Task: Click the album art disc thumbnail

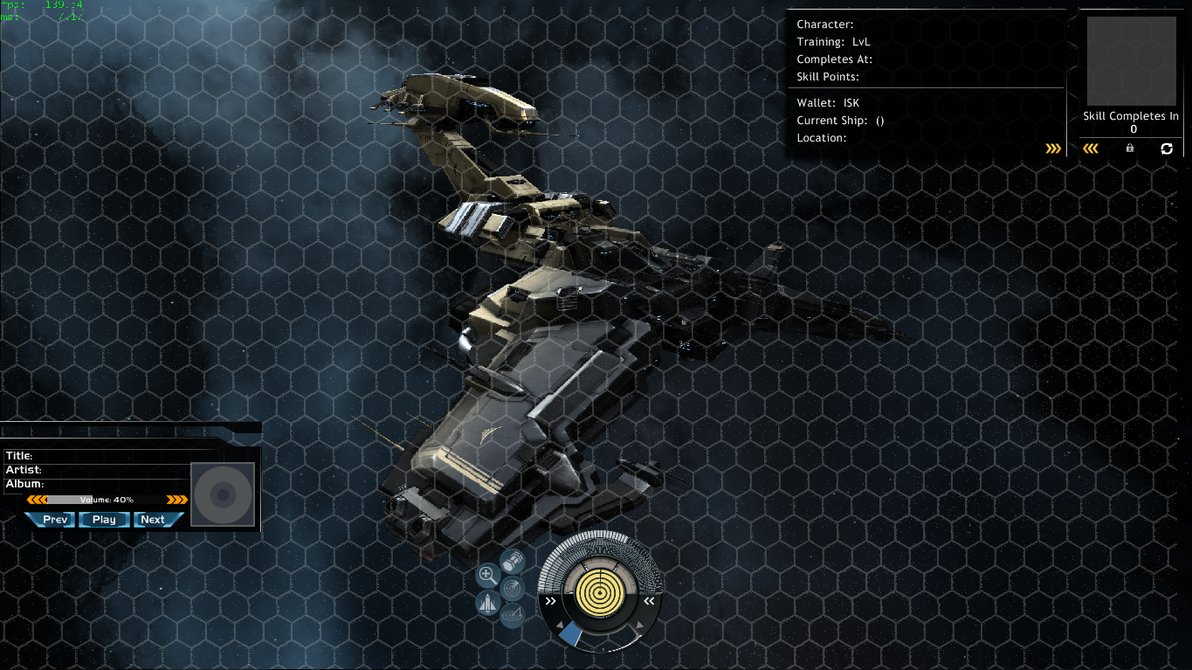Action: [x=223, y=494]
